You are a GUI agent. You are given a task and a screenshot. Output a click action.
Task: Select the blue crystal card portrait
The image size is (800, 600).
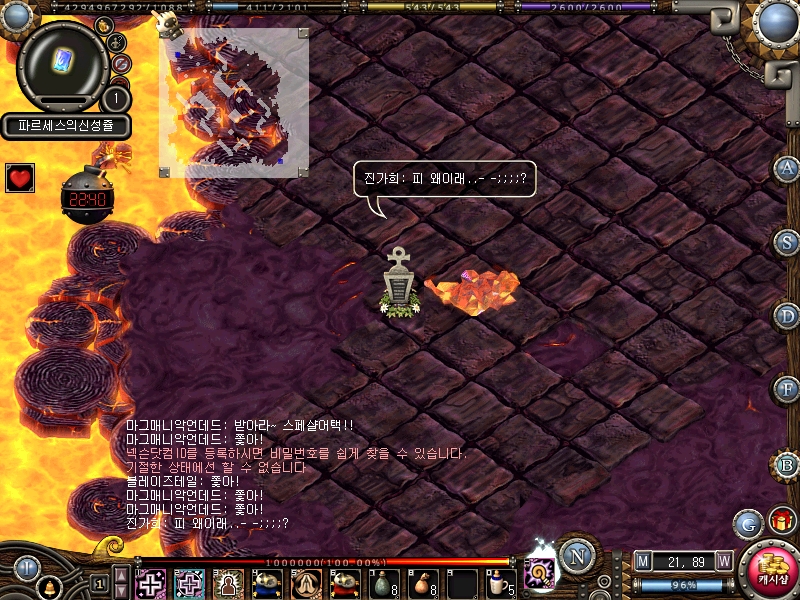pos(63,64)
